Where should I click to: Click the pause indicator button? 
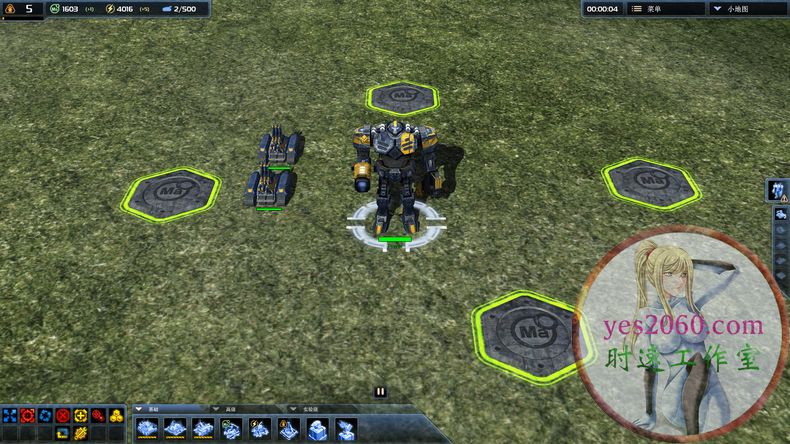tap(380, 392)
